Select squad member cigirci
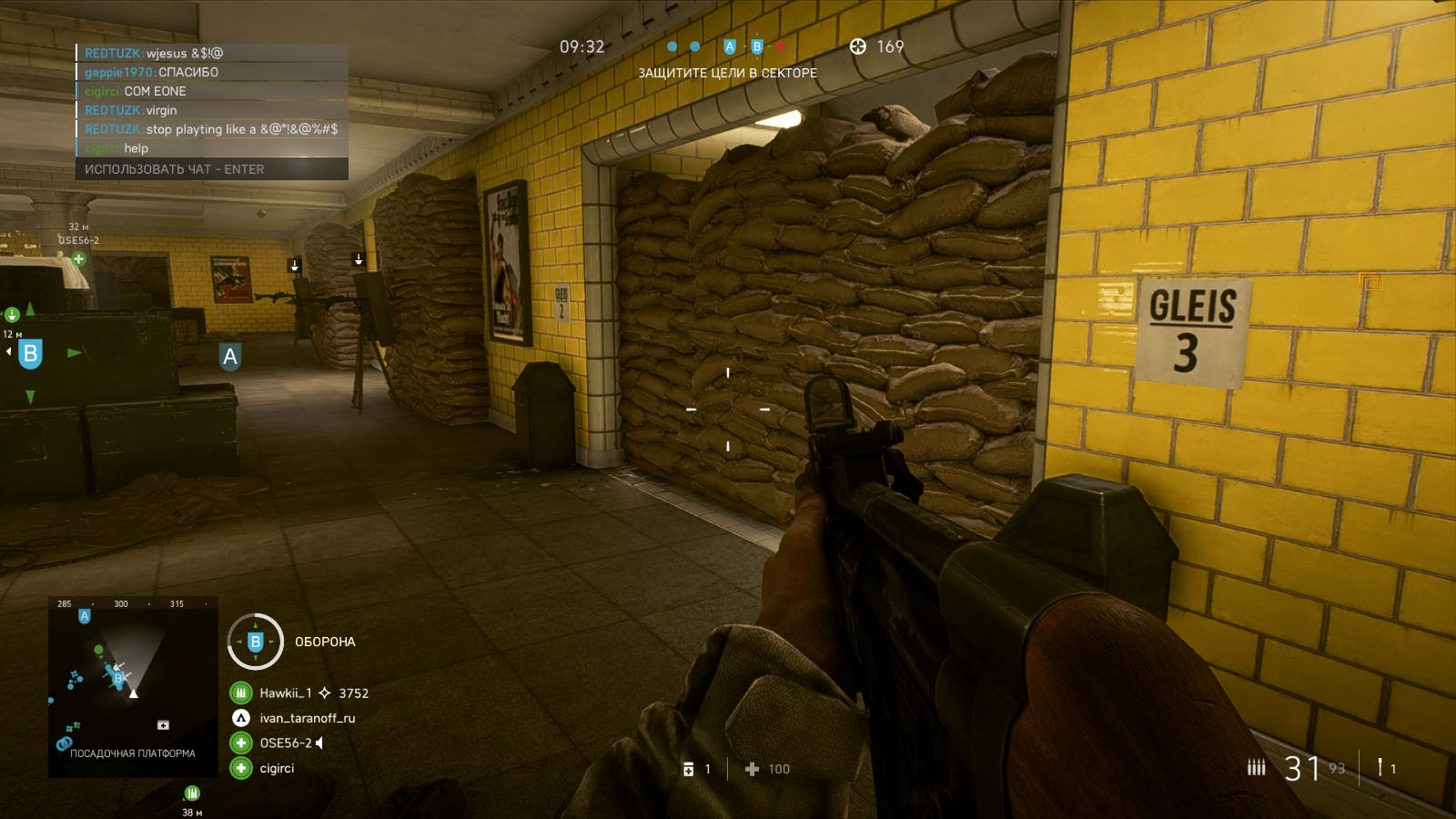Screen dimensions: 1456x819 (277, 769)
